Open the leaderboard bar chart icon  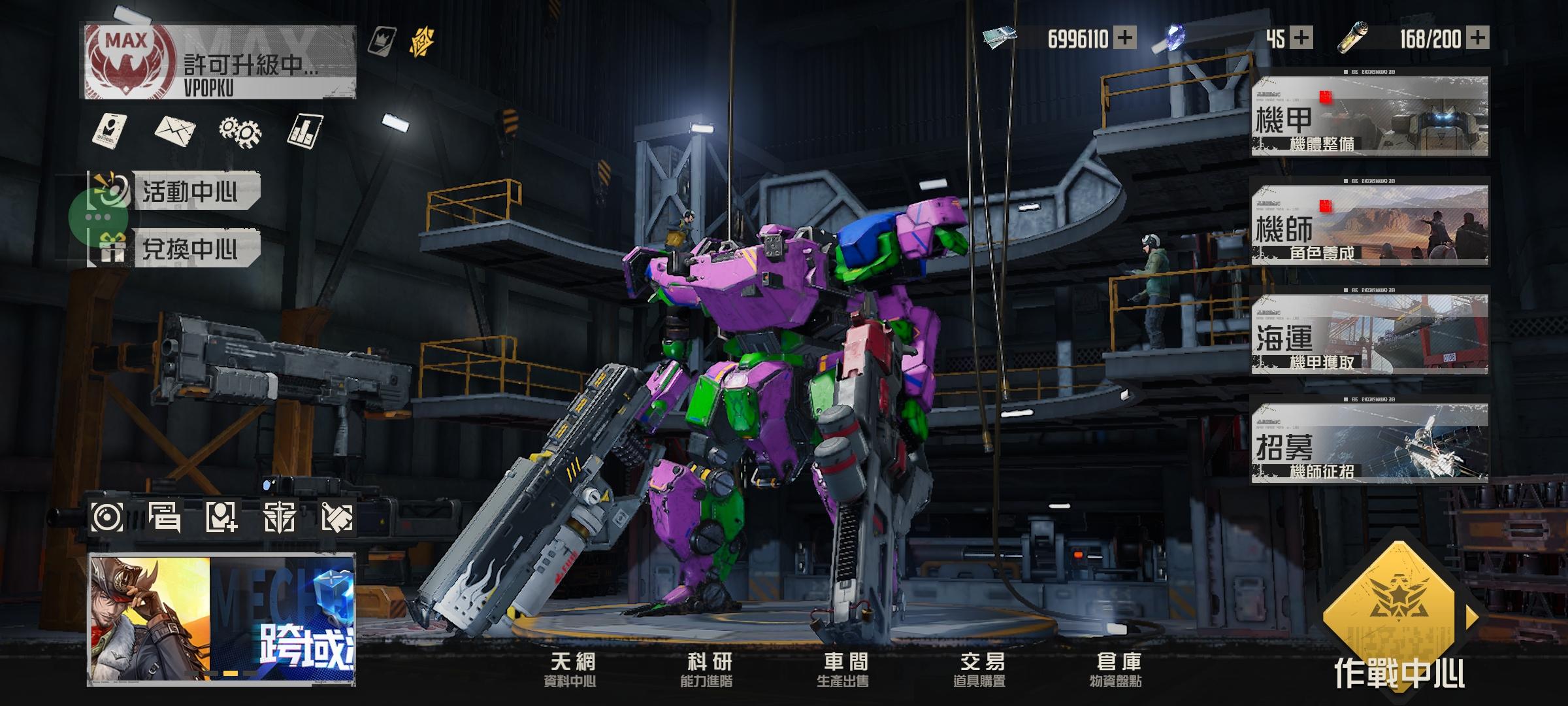(x=305, y=131)
